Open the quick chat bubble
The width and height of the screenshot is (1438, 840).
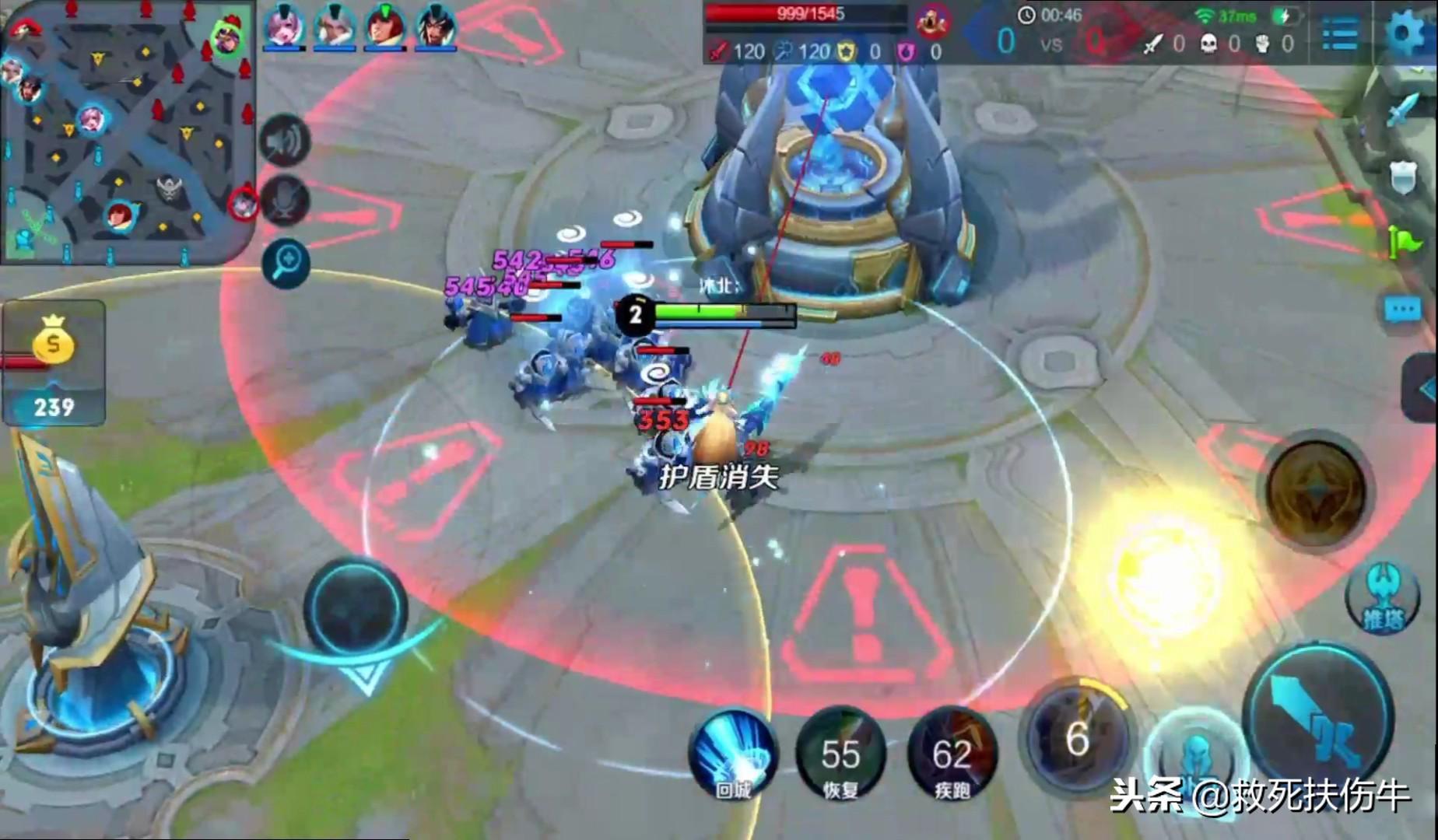pyautogui.click(x=1403, y=311)
